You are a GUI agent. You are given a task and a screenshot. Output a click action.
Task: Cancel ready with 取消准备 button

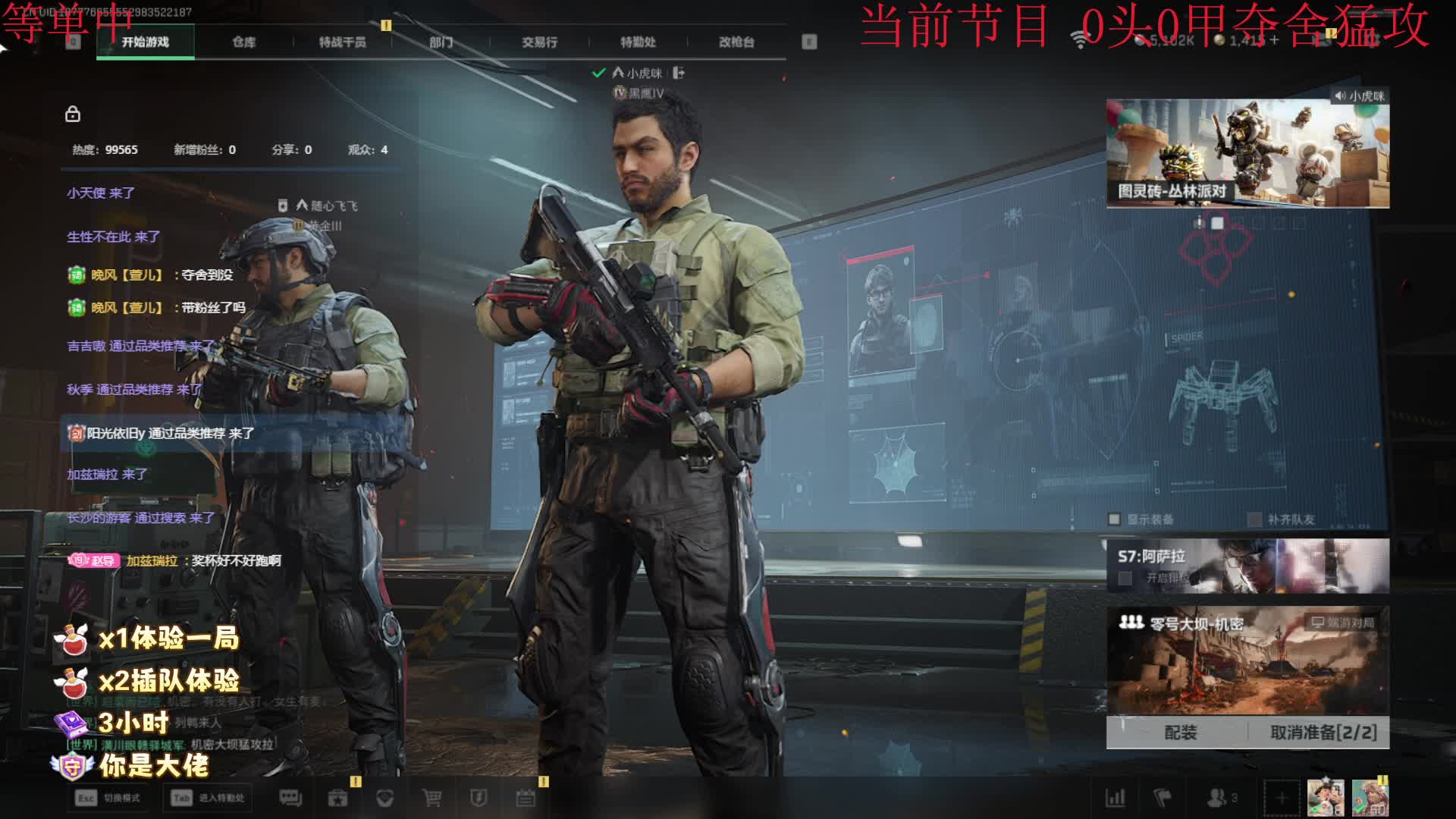[1323, 733]
